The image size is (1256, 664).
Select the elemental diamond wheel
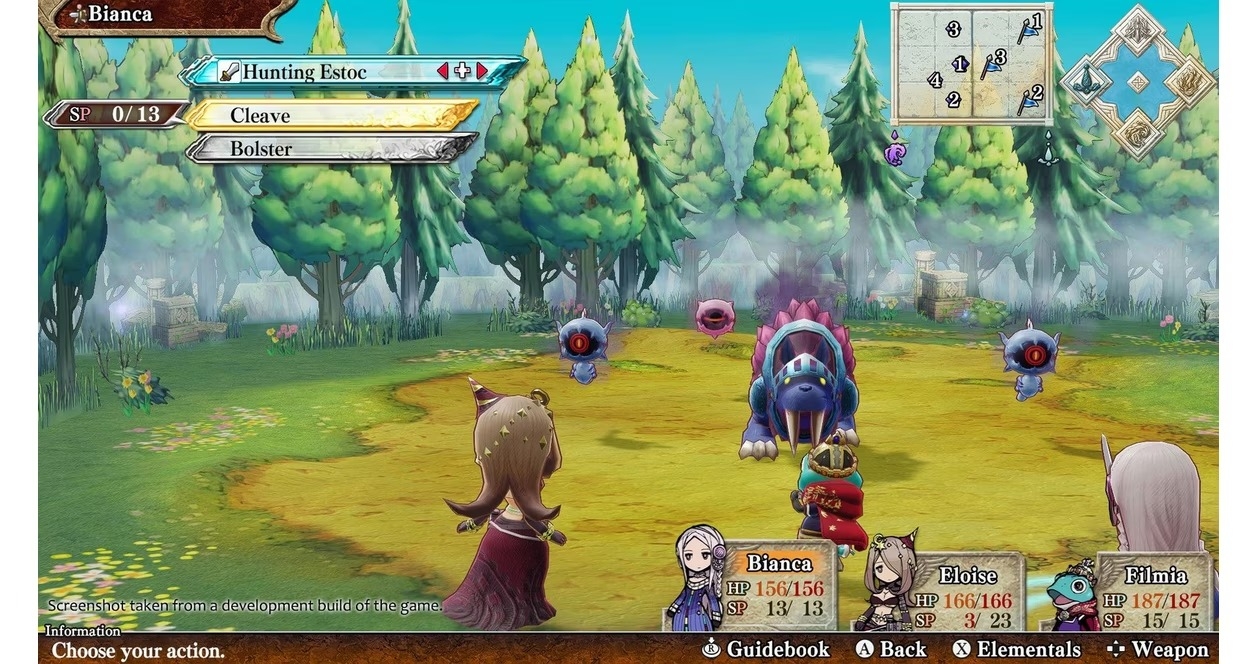[x=1138, y=82]
